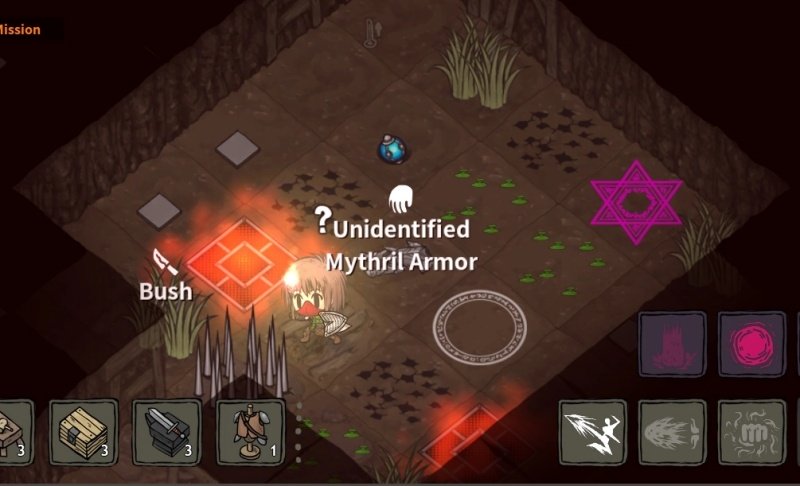Select the wooden chest slot
800x486 pixels.
click(82, 432)
